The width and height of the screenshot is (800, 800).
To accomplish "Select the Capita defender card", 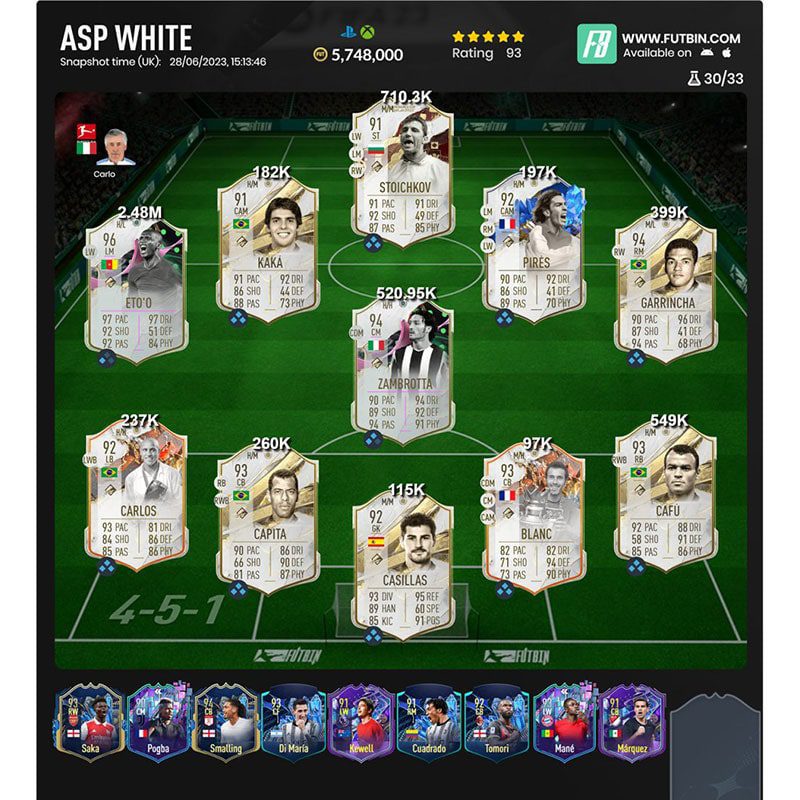I will coord(268,518).
